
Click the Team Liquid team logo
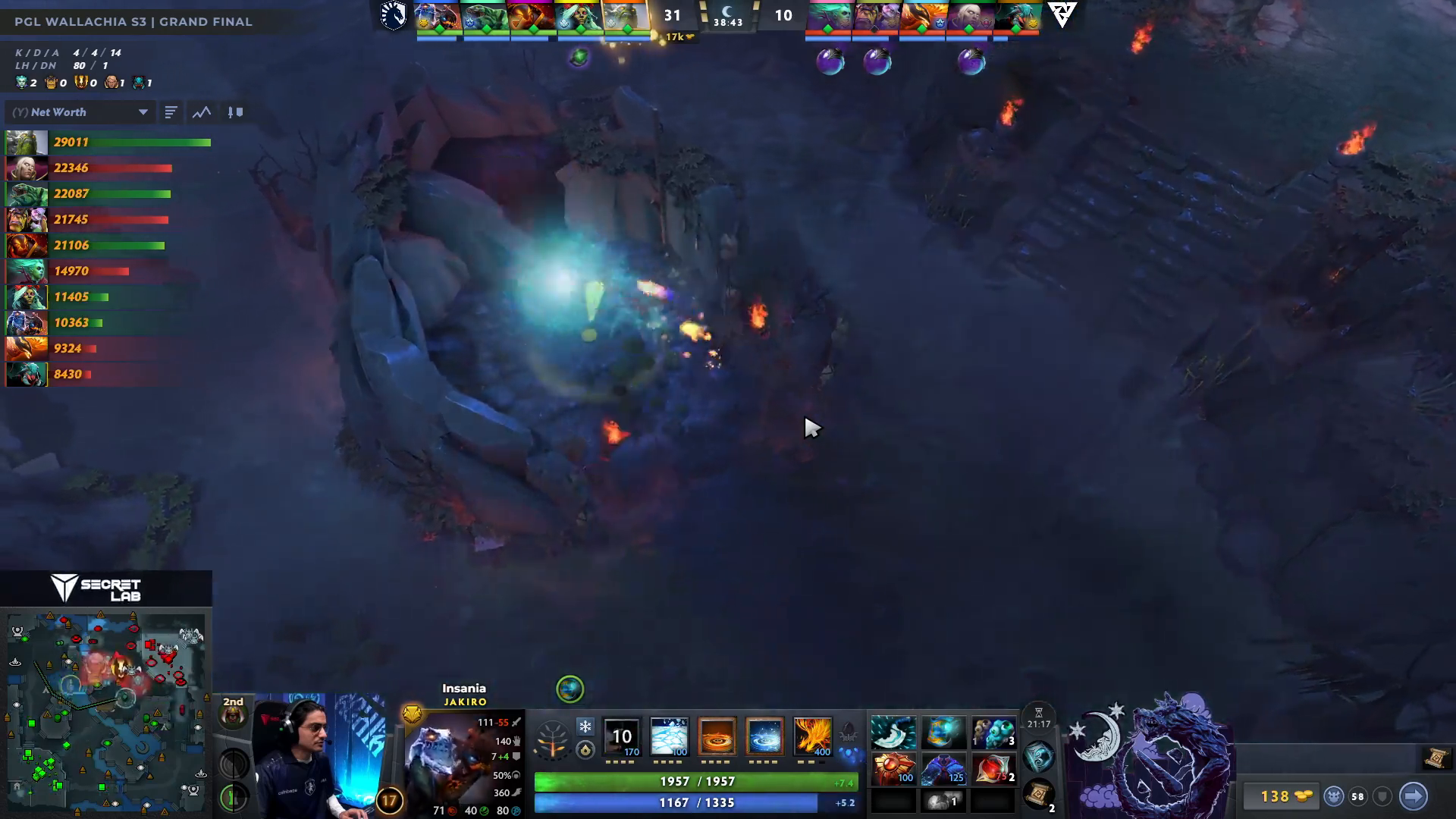tap(394, 17)
